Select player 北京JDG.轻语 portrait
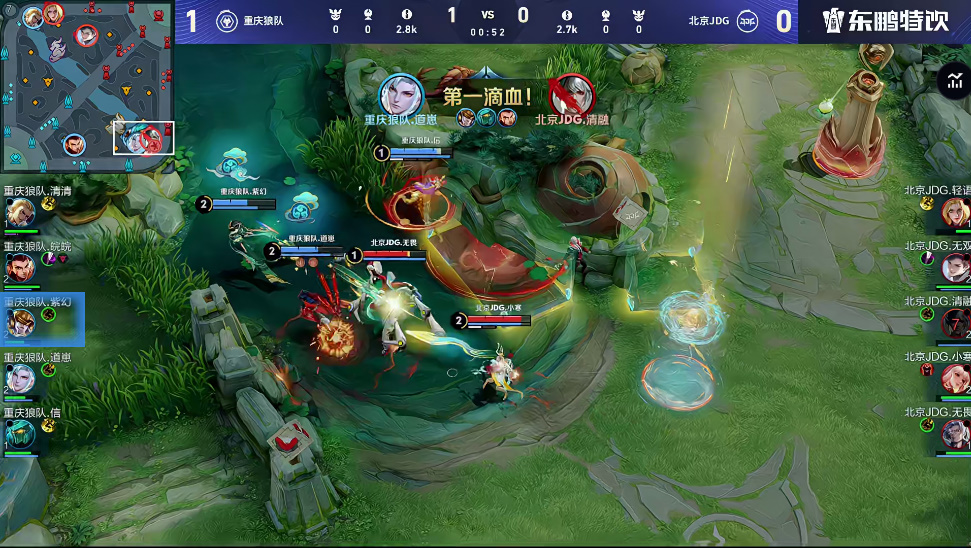 coord(954,211)
